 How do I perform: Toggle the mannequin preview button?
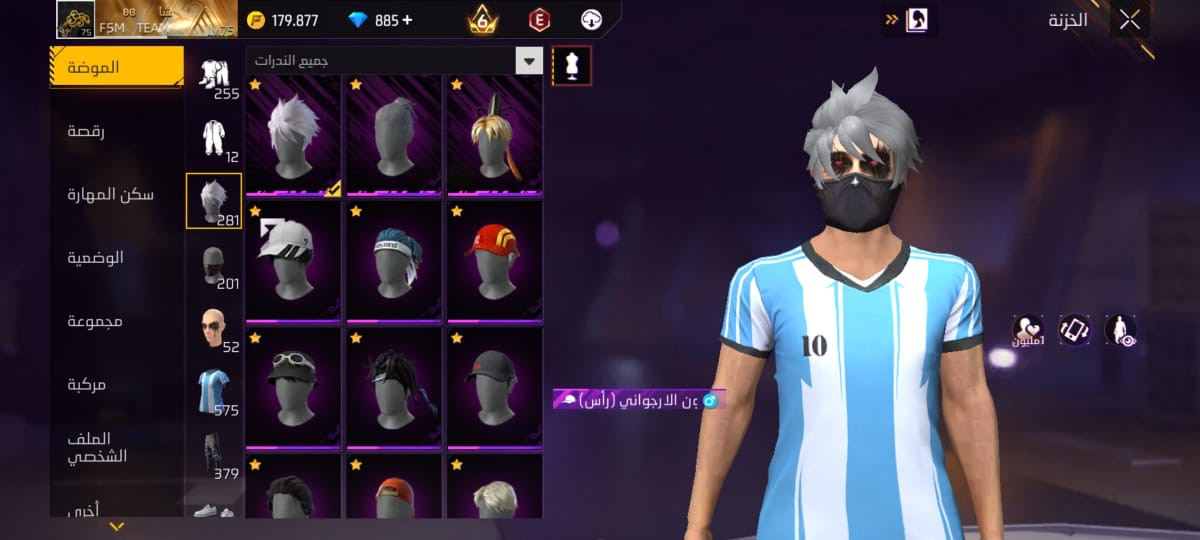572,65
